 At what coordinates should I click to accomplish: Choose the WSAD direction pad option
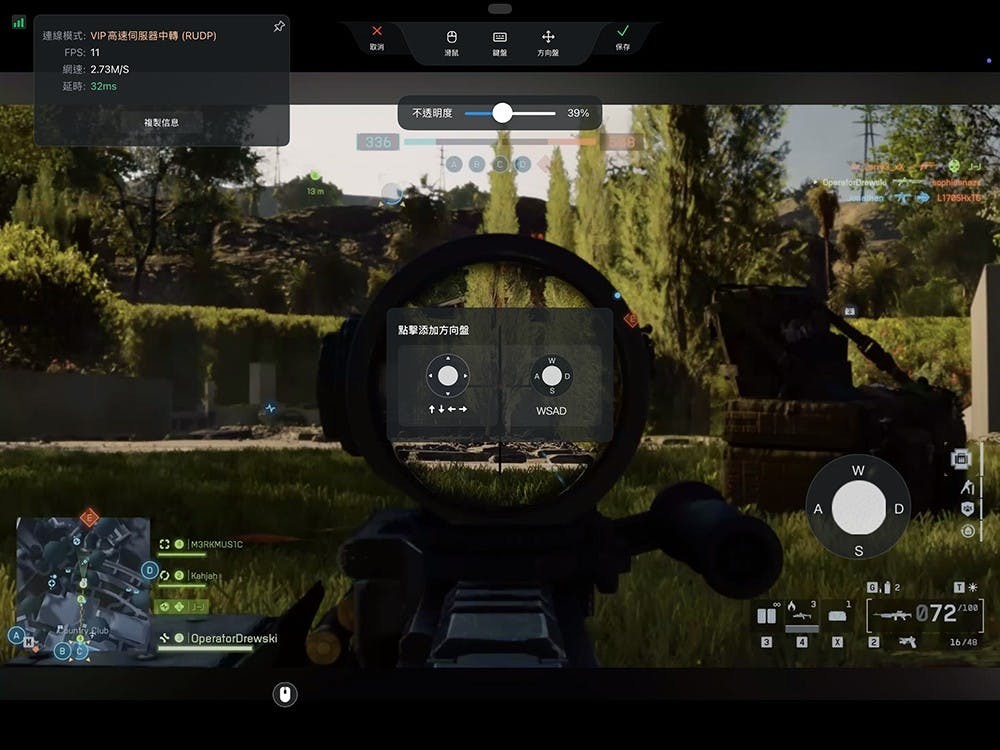551,384
